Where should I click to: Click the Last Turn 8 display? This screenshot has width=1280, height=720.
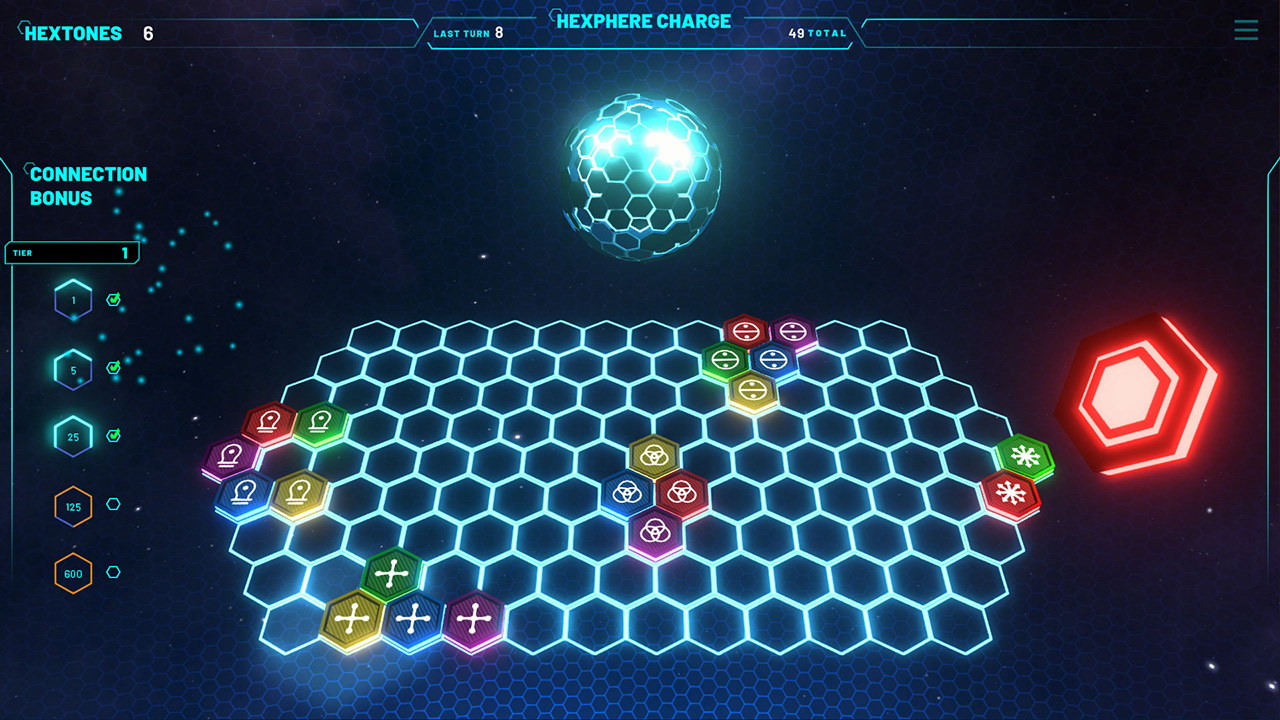click(x=470, y=32)
